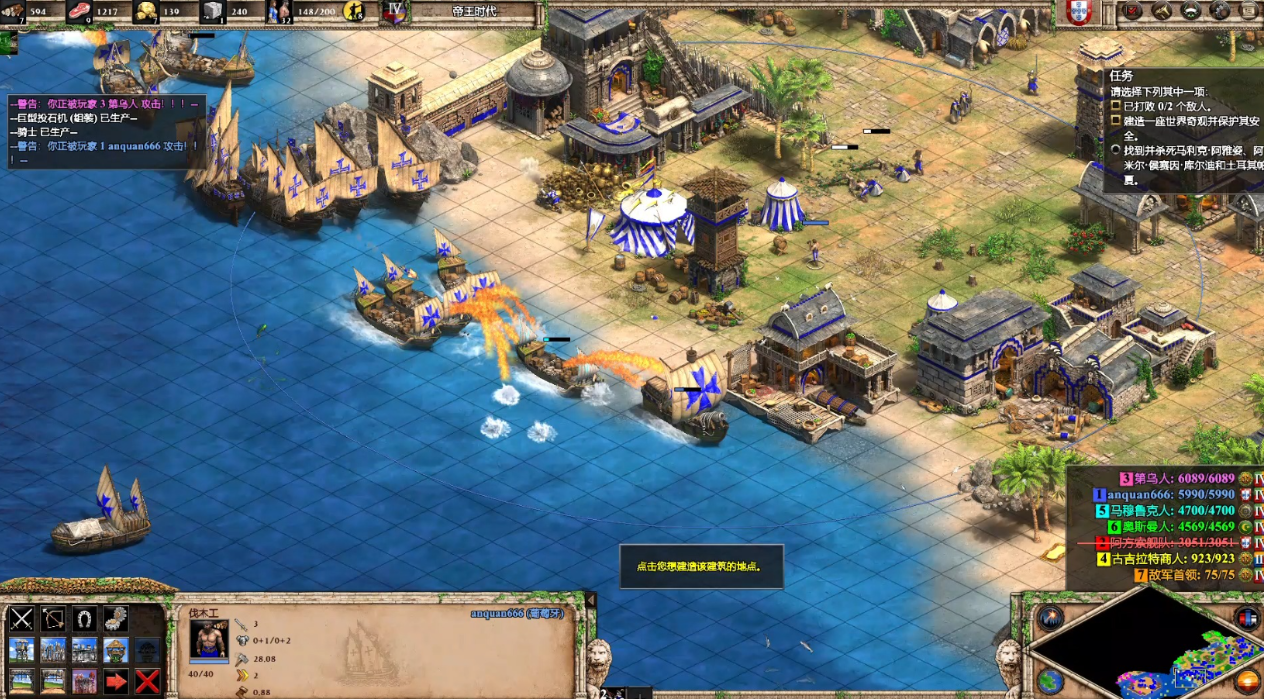Image resolution: width=1264 pixels, height=699 pixels.
Task: Open the crossed swords military buildings page
Action: [22, 619]
